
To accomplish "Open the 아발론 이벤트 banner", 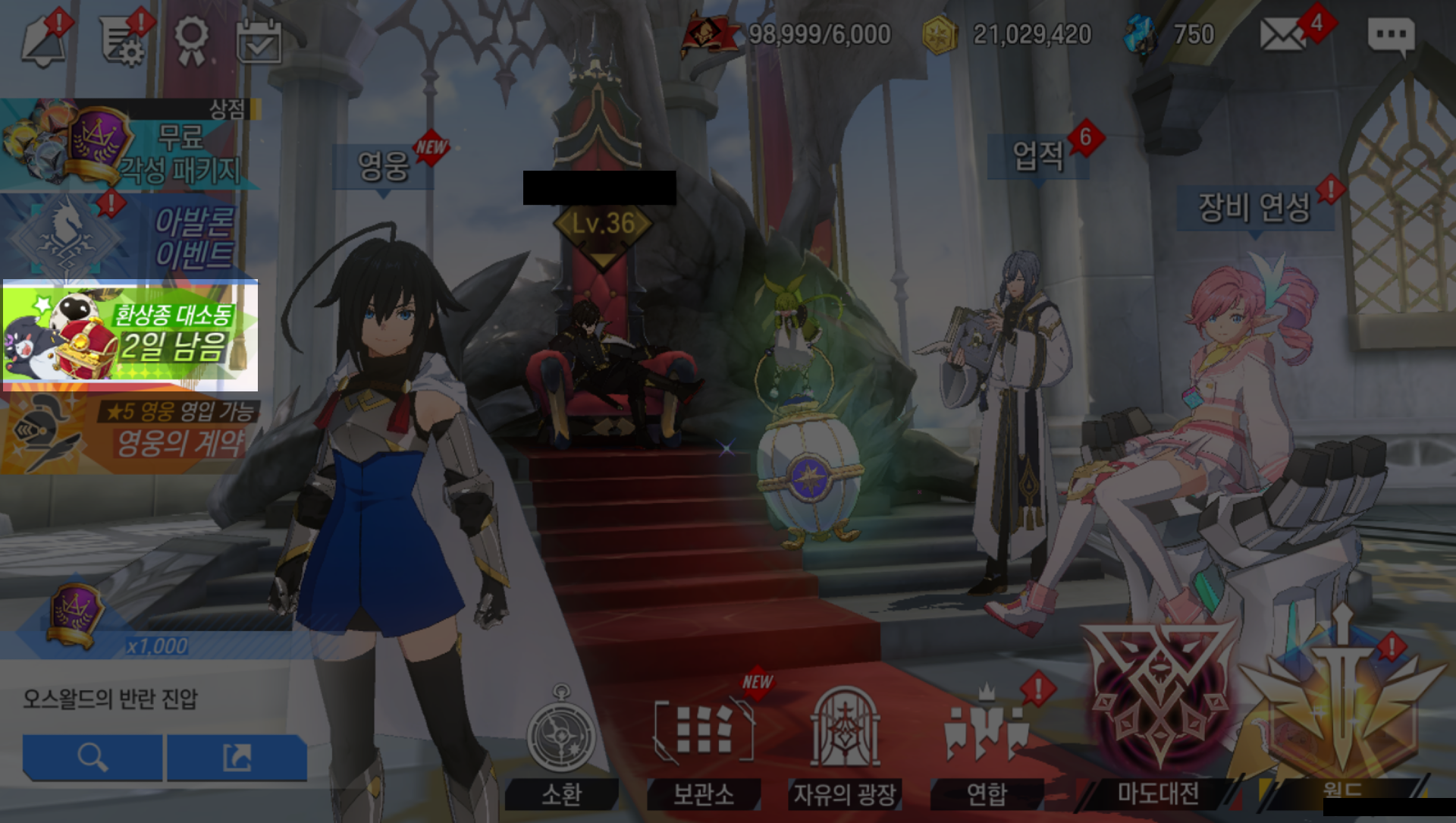I will tap(129, 235).
